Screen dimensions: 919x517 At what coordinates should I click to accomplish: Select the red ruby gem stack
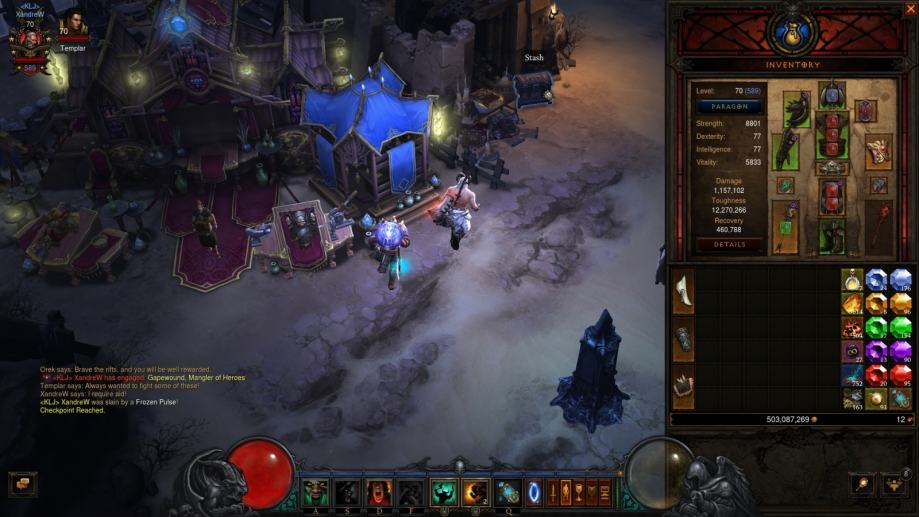tap(877, 374)
